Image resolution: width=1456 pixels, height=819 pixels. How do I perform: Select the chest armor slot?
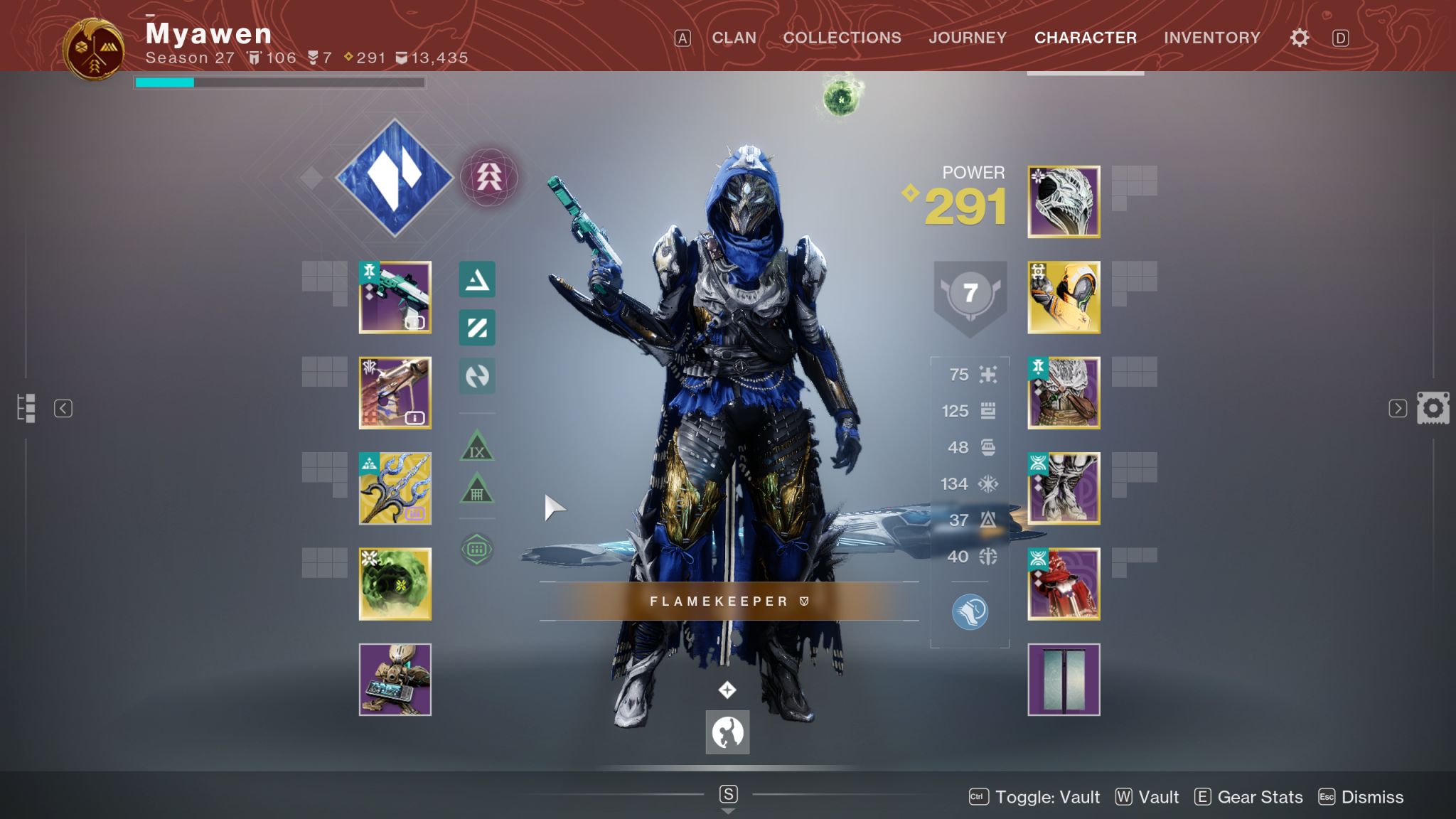pyautogui.click(x=1064, y=393)
